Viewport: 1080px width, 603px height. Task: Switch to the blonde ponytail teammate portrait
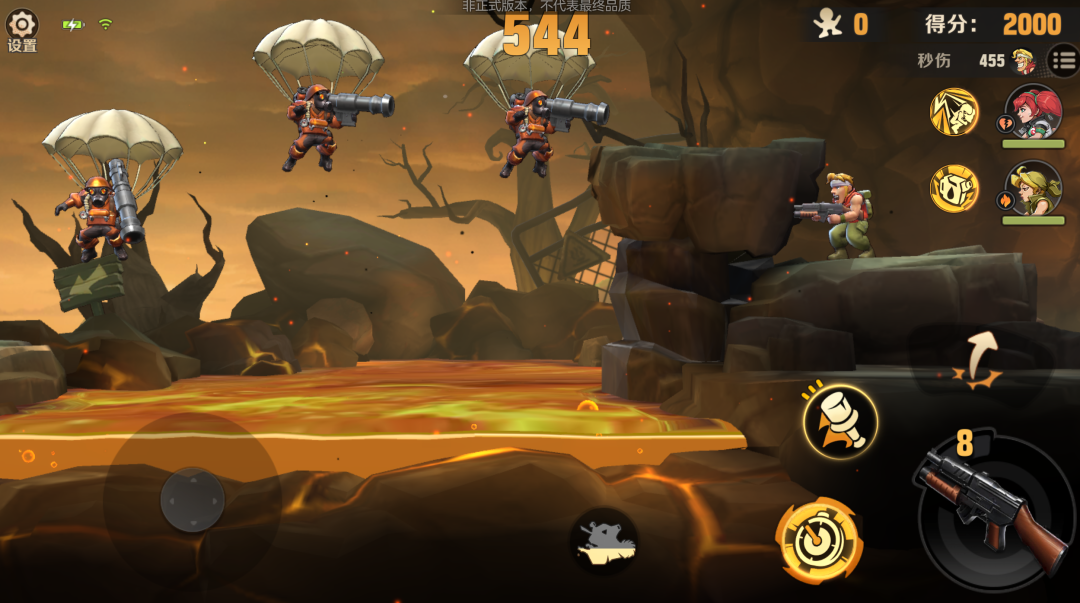1034,189
